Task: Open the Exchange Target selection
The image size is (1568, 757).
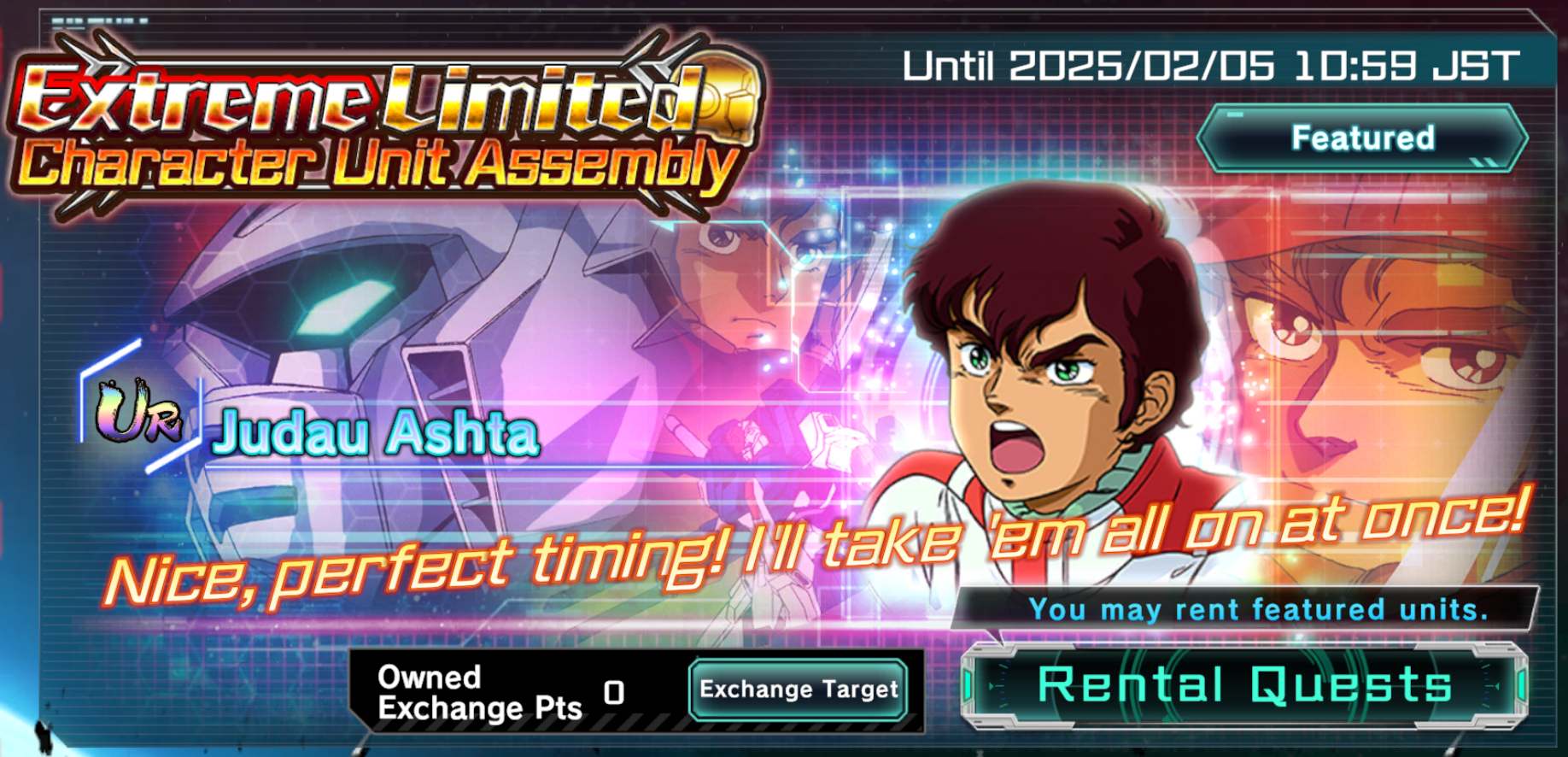Action: (x=798, y=692)
